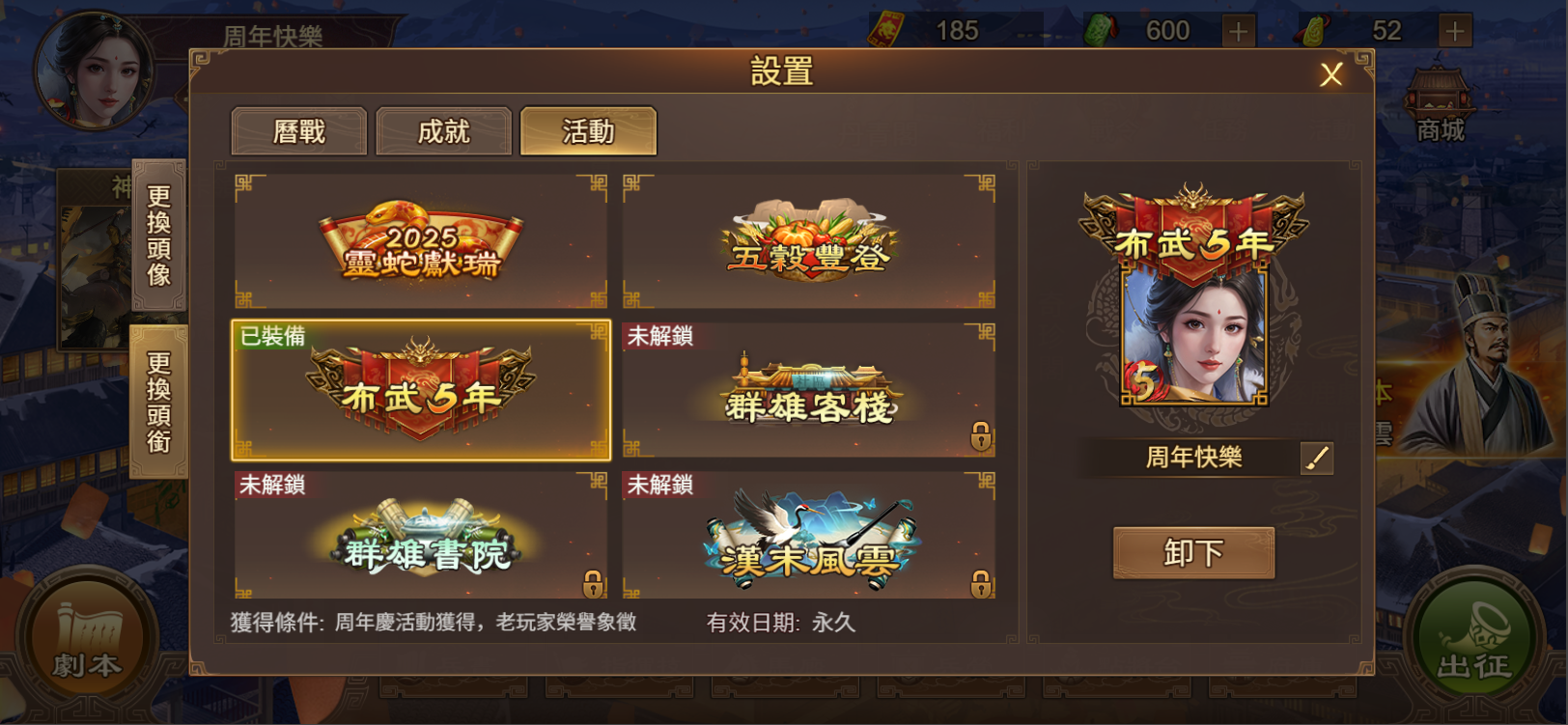Click the gold pass currency icon showing 185

(x=884, y=30)
